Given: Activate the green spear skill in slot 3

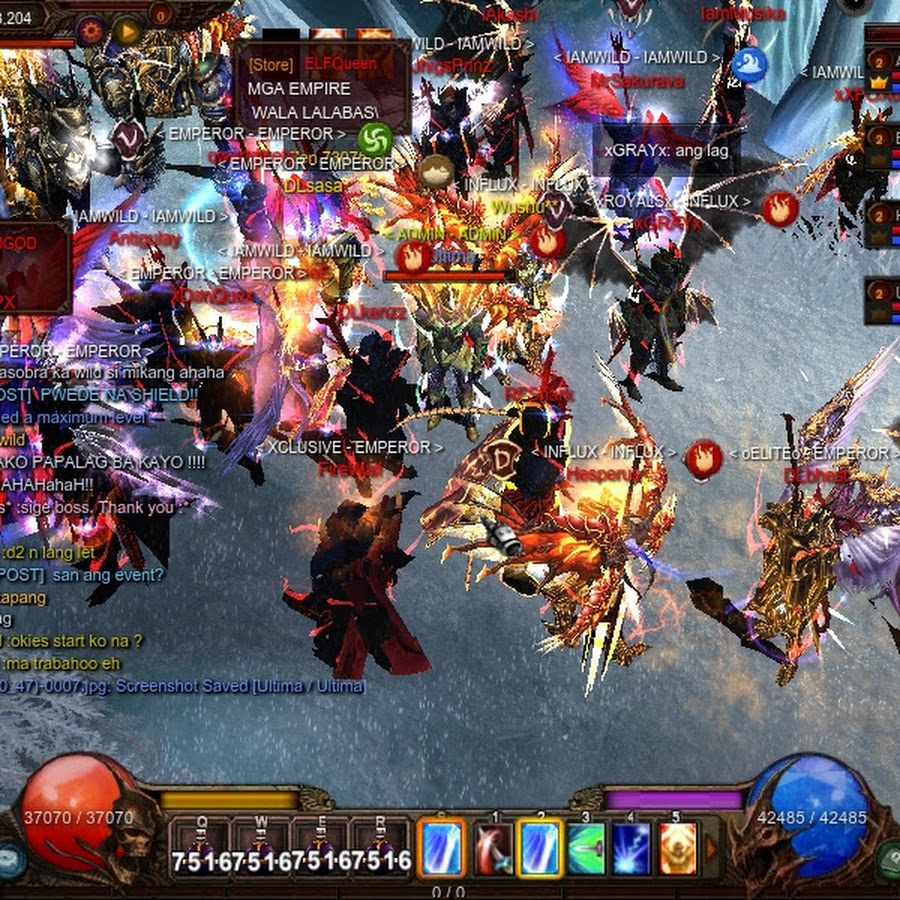Looking at the screenshot, I should tap(586, 849).
